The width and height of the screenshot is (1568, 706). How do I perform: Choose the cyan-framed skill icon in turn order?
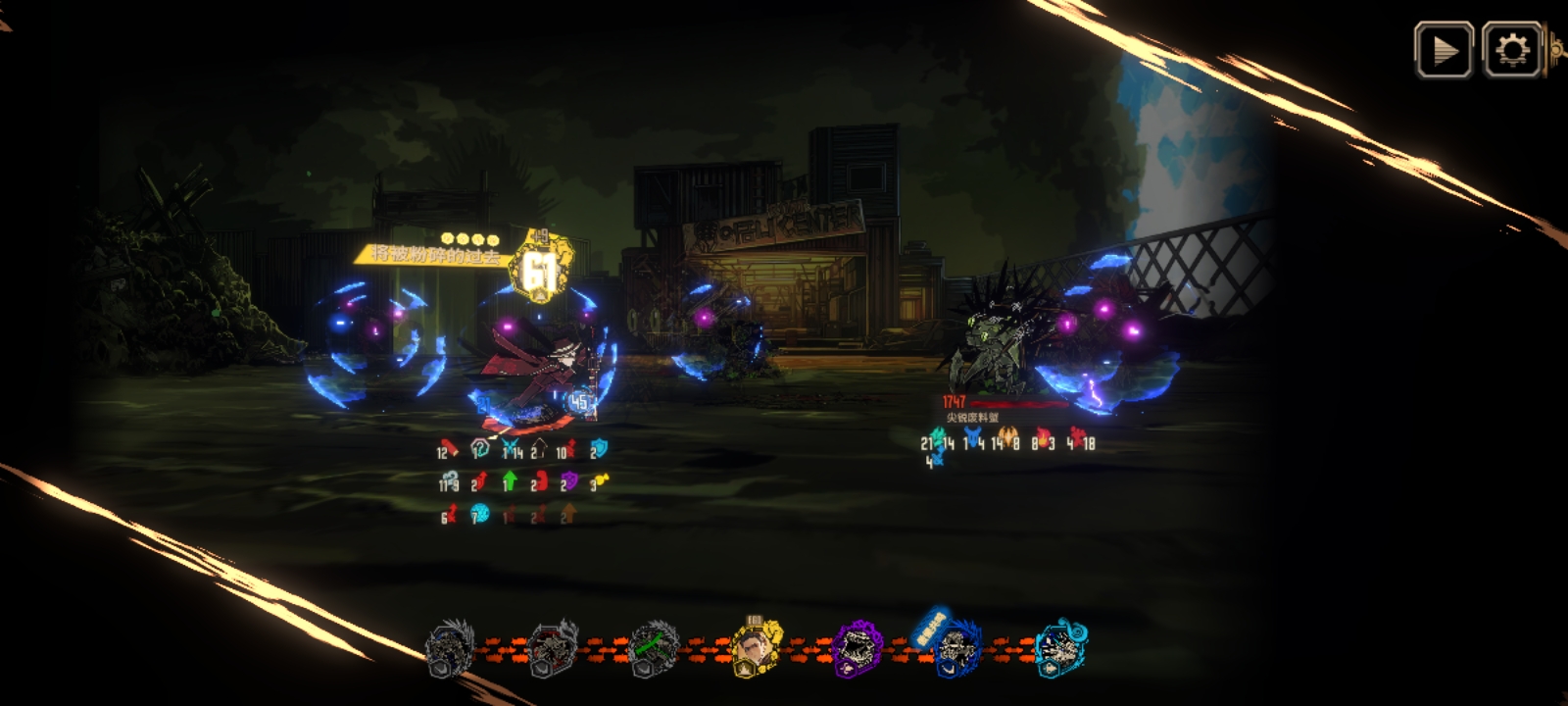point(1059,648)
